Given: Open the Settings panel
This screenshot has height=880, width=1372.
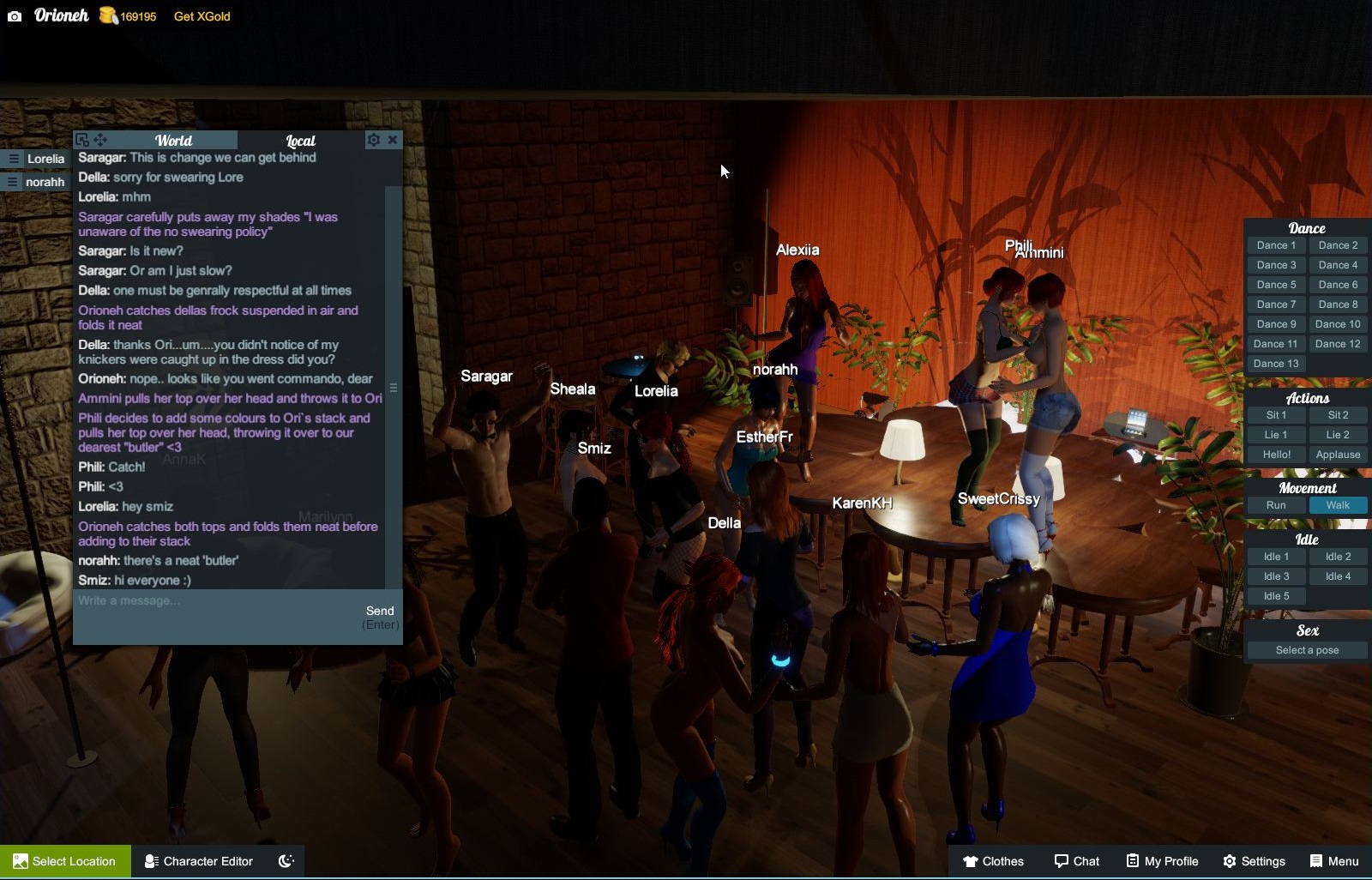Looking at the screenshot, I should 1254,861.
